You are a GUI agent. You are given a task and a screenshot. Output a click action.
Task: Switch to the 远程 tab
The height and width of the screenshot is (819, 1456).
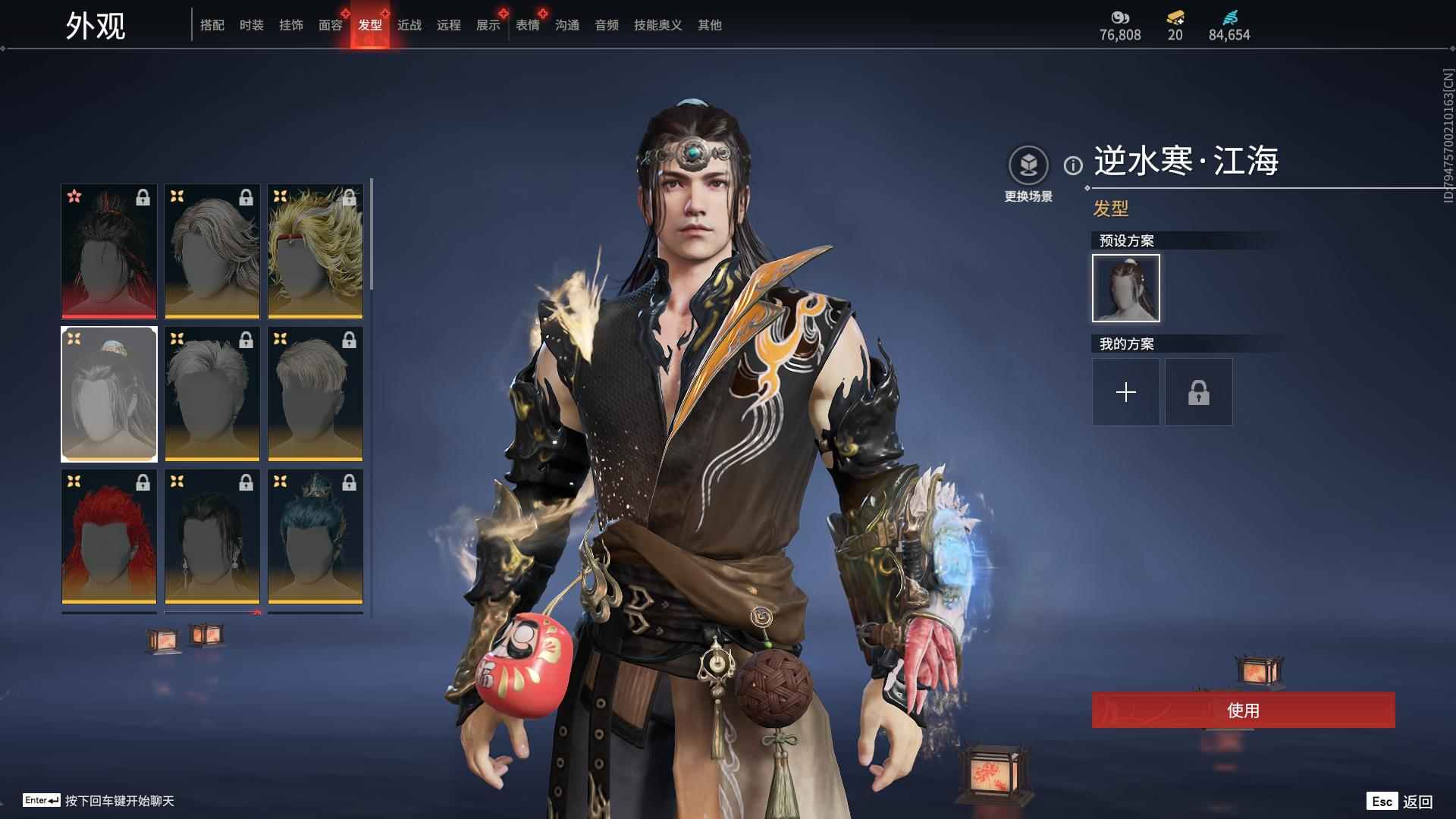click(x=448, y=25)
